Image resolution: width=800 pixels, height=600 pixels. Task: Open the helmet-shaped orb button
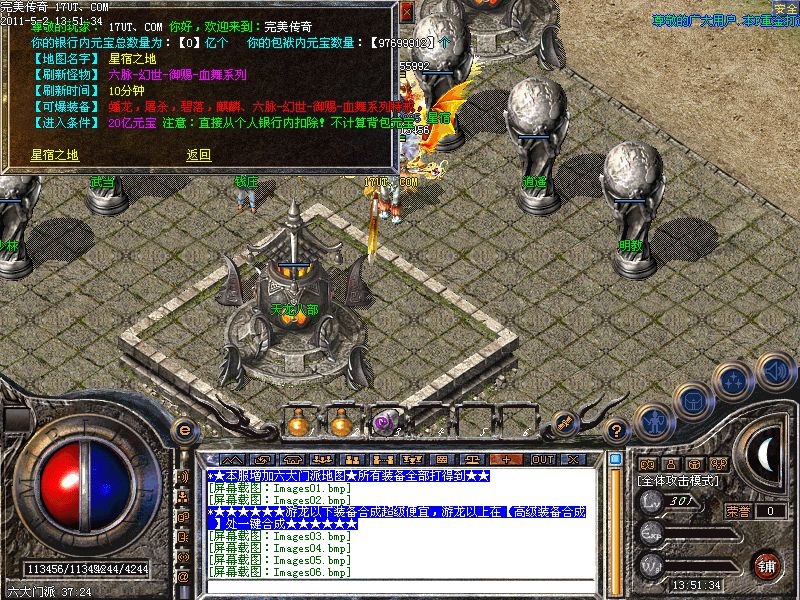693,401
